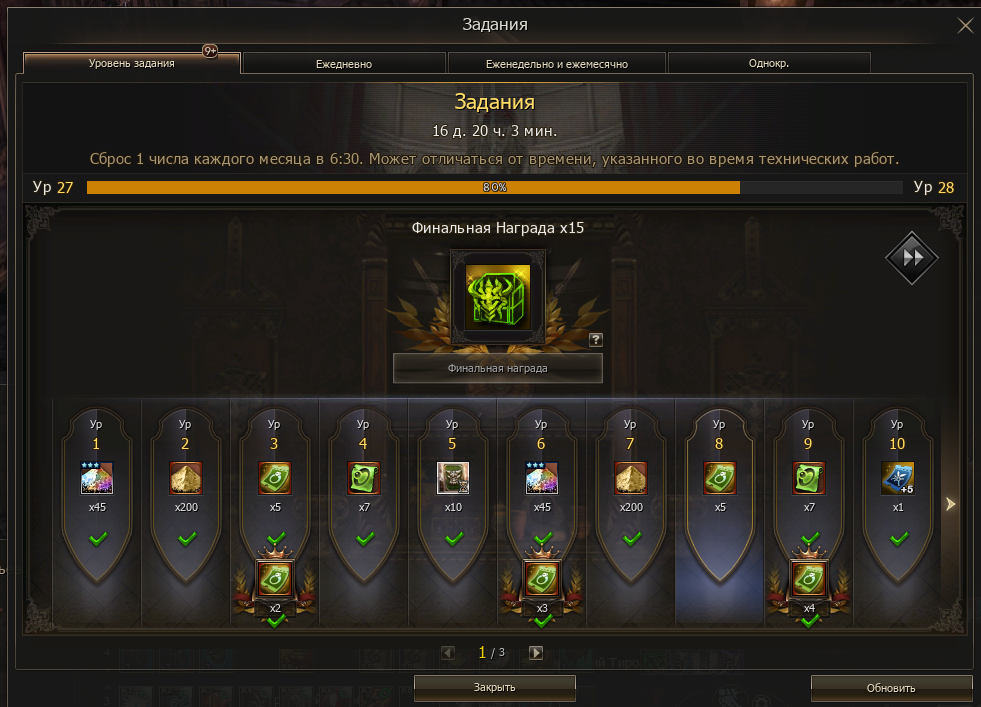Close the Задания window with X
This screenshot has height=707, width=981.
point(964,26)
